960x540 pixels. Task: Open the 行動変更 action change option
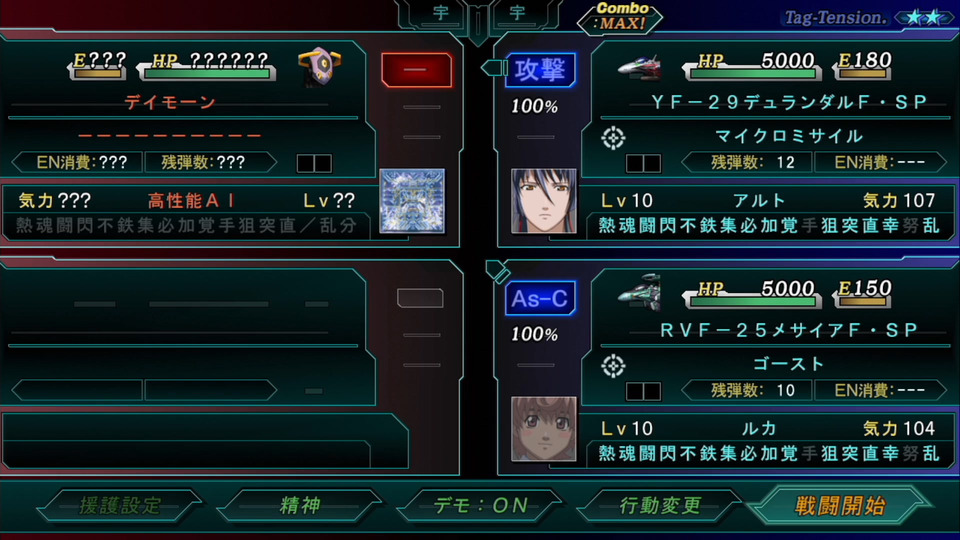coord(661,505)
